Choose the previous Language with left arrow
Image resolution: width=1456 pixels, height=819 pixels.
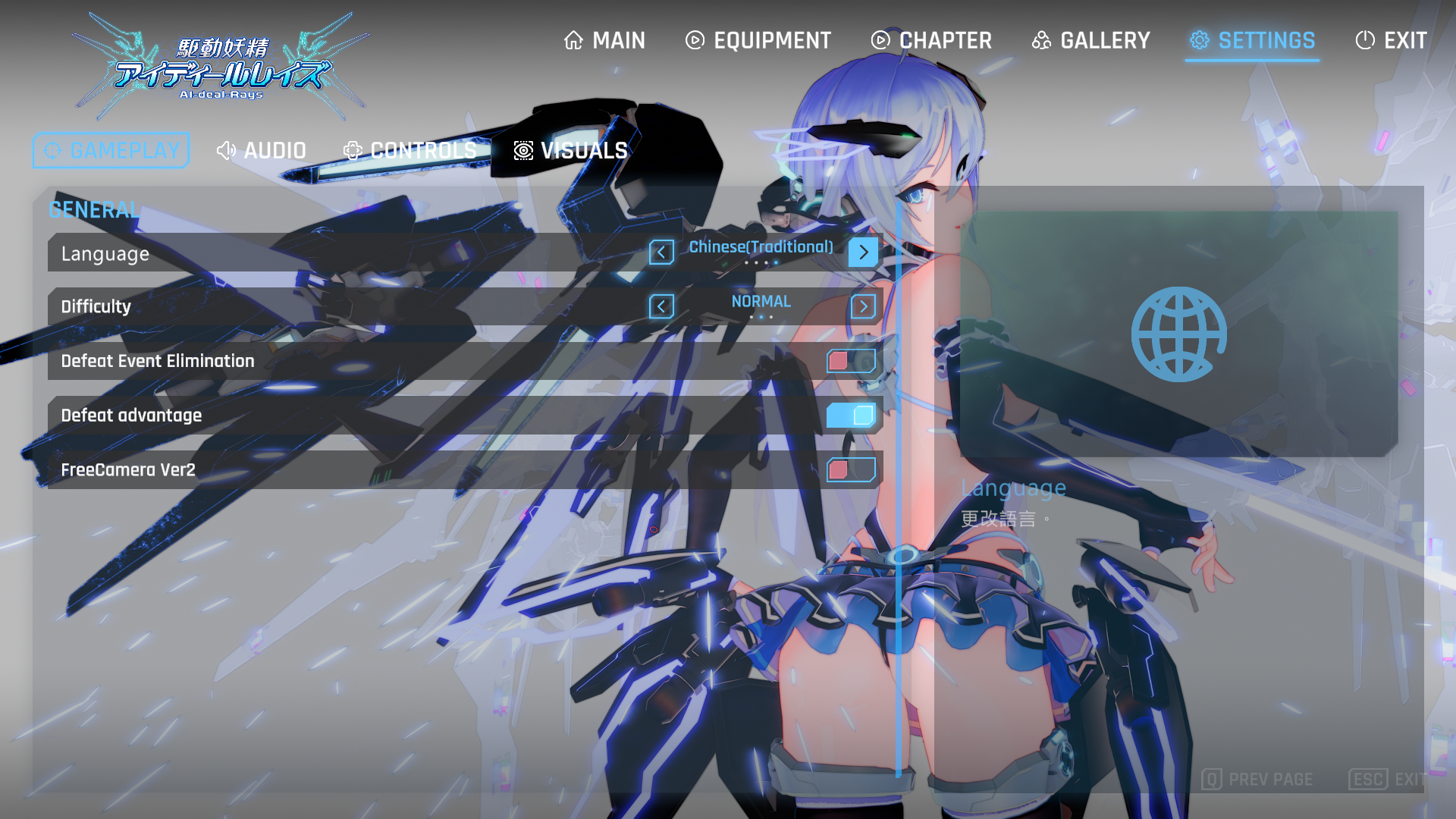point(661,253)
